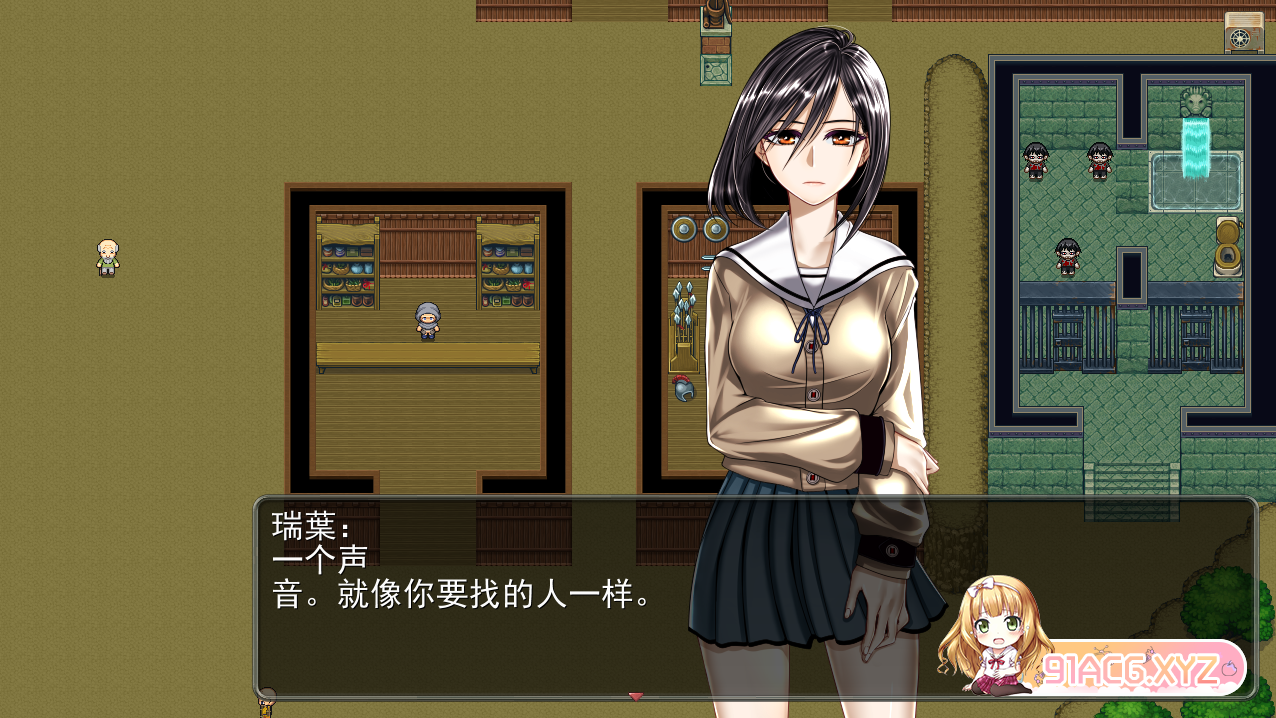This screenshot has width=1276, height=718.
Task: Advance dialogue with the red continue arrow
Action: (635, 696)
